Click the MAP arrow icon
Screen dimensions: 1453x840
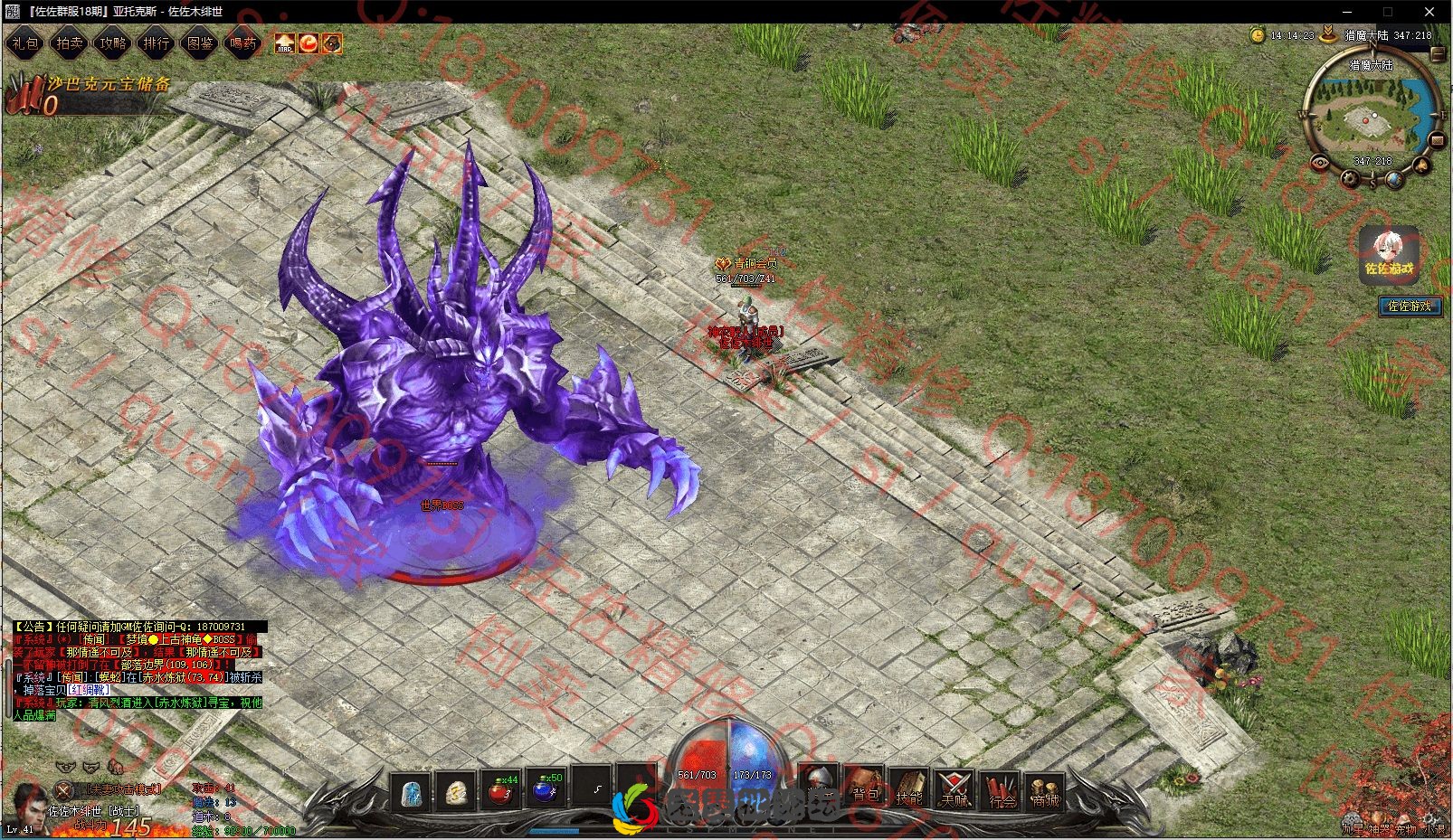(285, 42)
